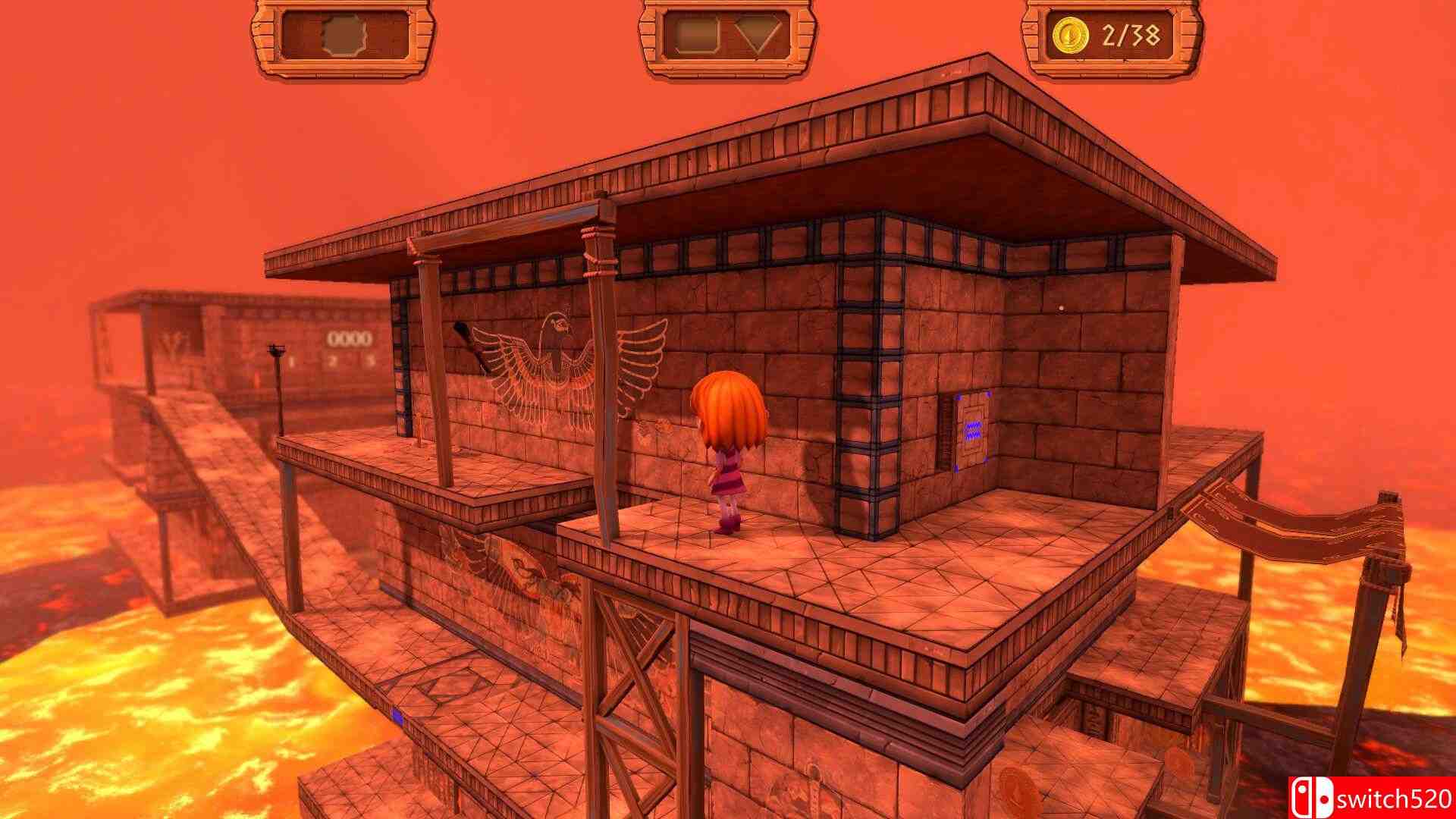
Task: Toggle the blue switch inset beside the ladder
Action: tap(973, 427)
